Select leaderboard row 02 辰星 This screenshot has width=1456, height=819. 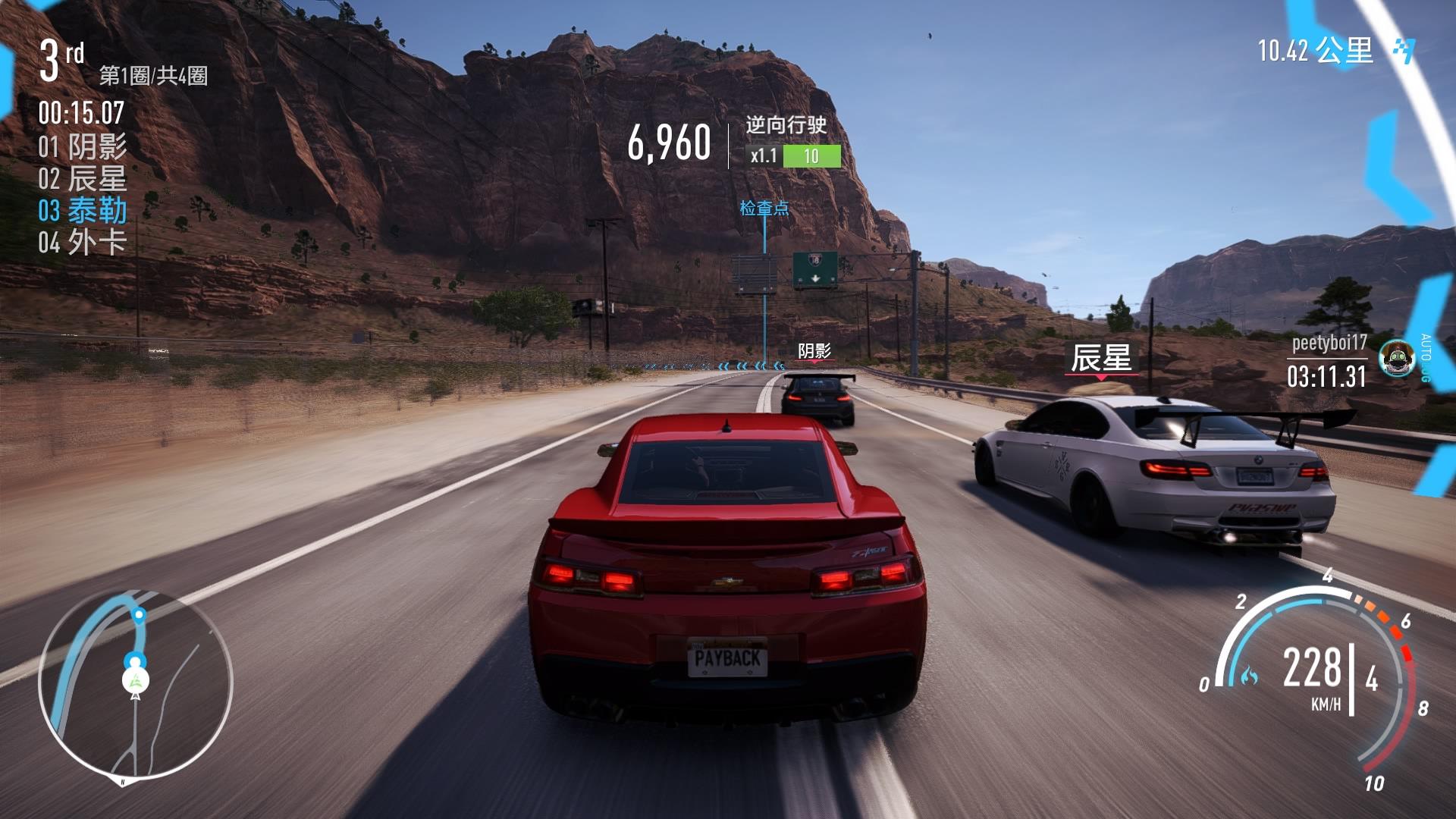click(x=83, y=179)
